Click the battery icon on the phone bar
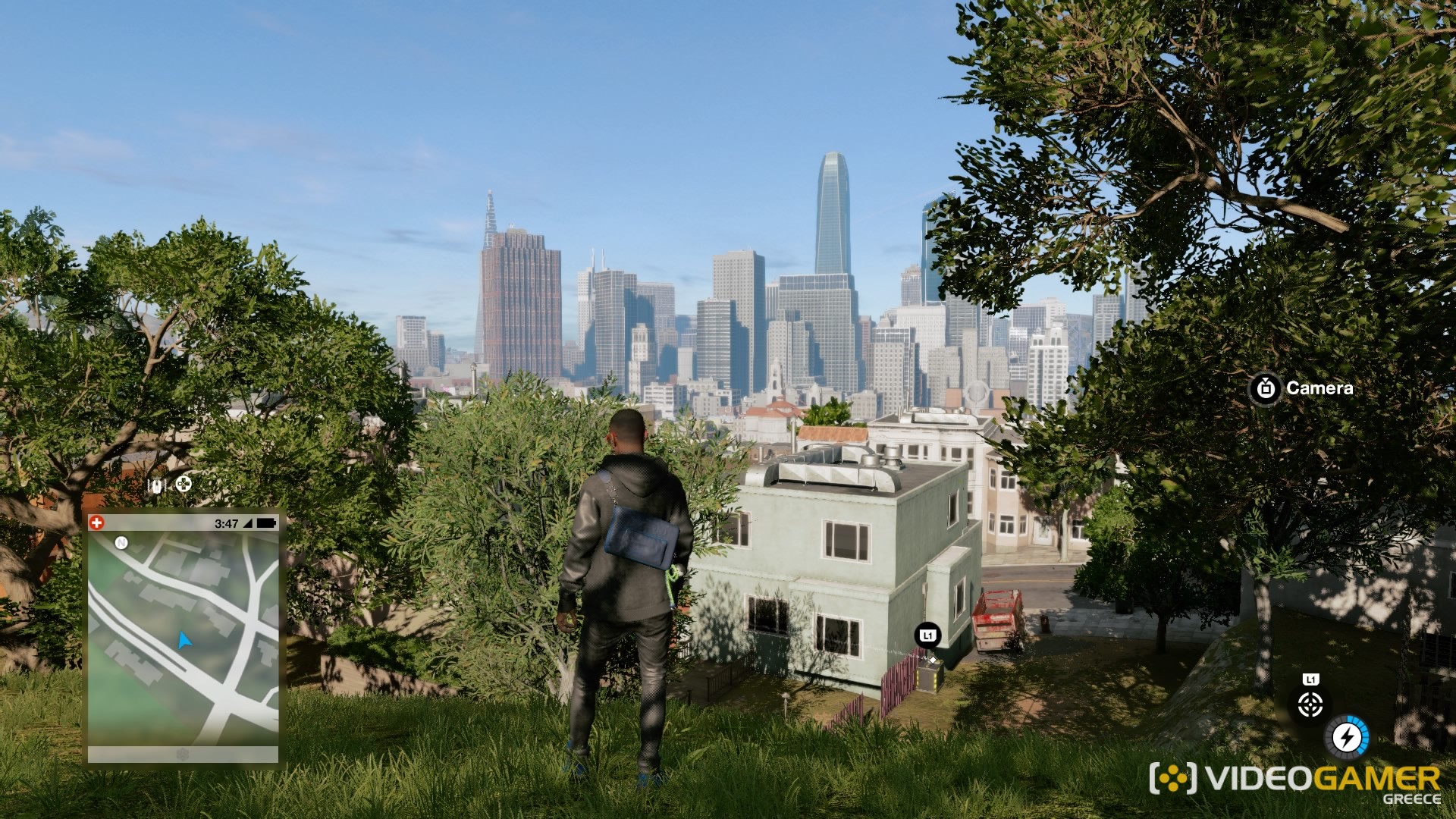1456x819 pixels. (x=267, y=522)
